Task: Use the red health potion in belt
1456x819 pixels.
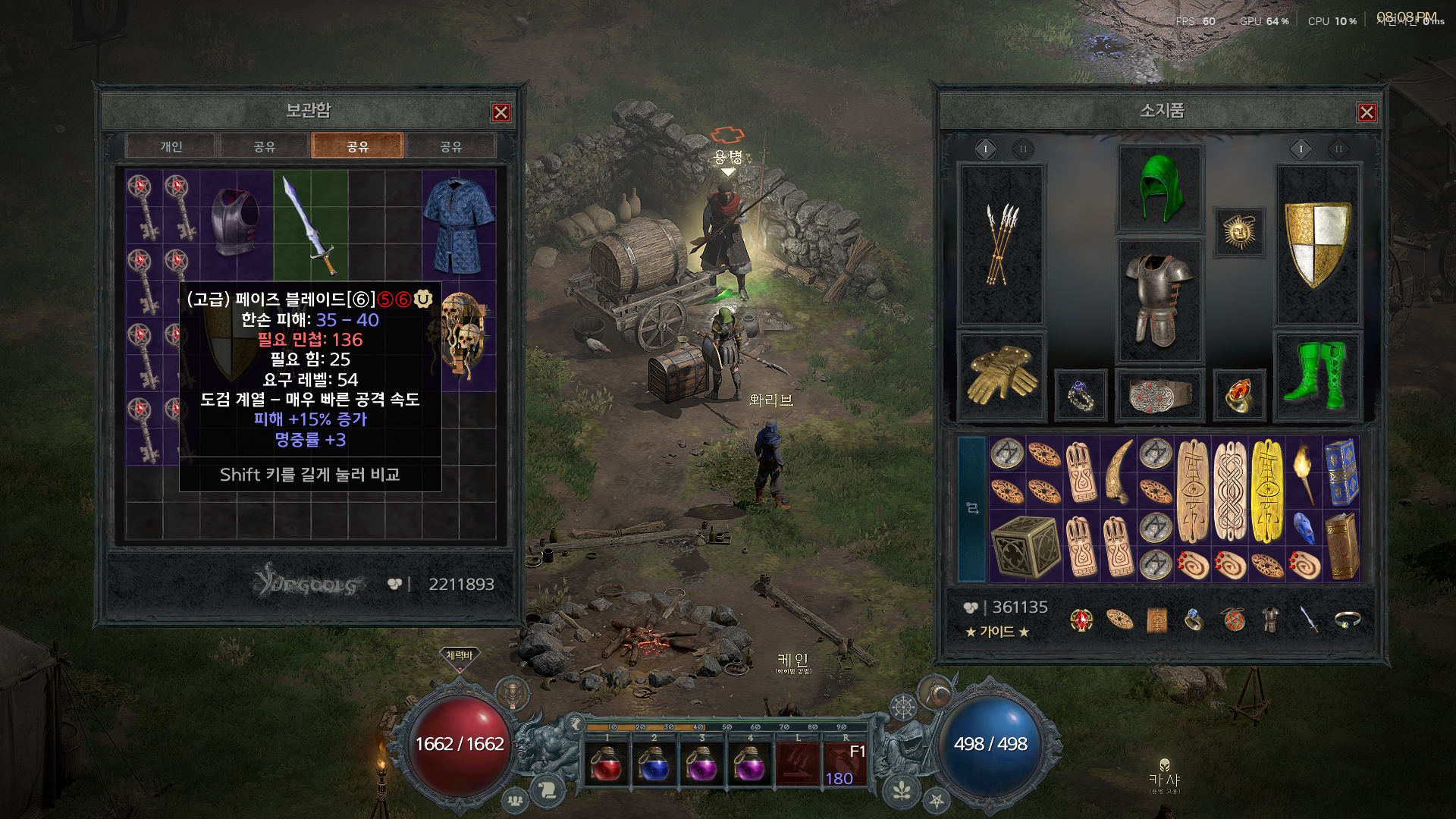Action: (x=607, y=764)
